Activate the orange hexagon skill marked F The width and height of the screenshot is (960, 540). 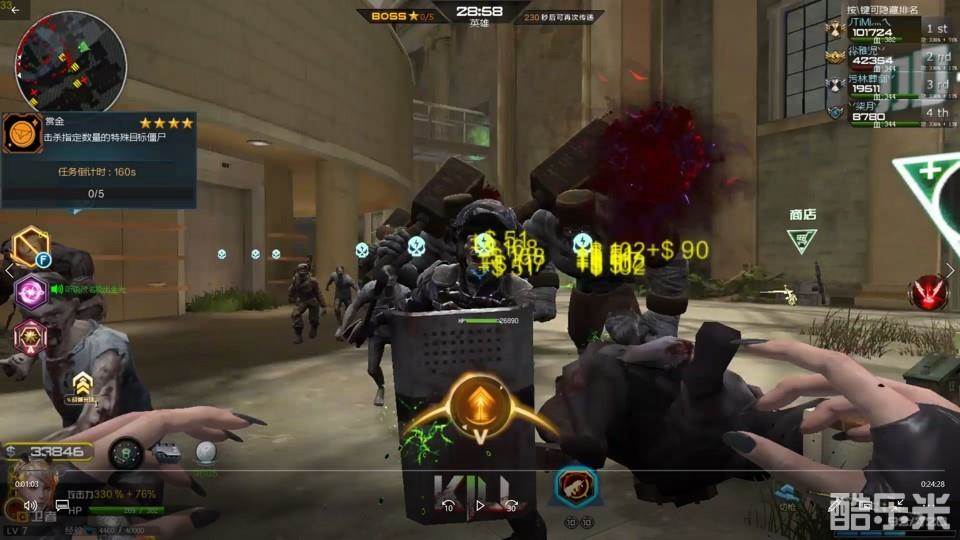coord(30,247)
